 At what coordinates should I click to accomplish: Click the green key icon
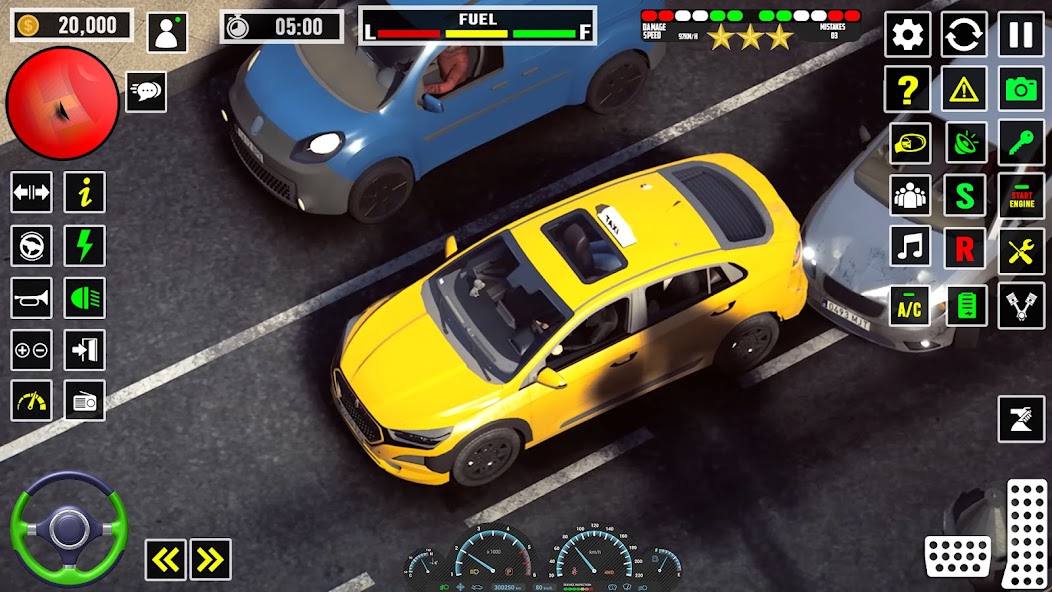click(1020, 142)
